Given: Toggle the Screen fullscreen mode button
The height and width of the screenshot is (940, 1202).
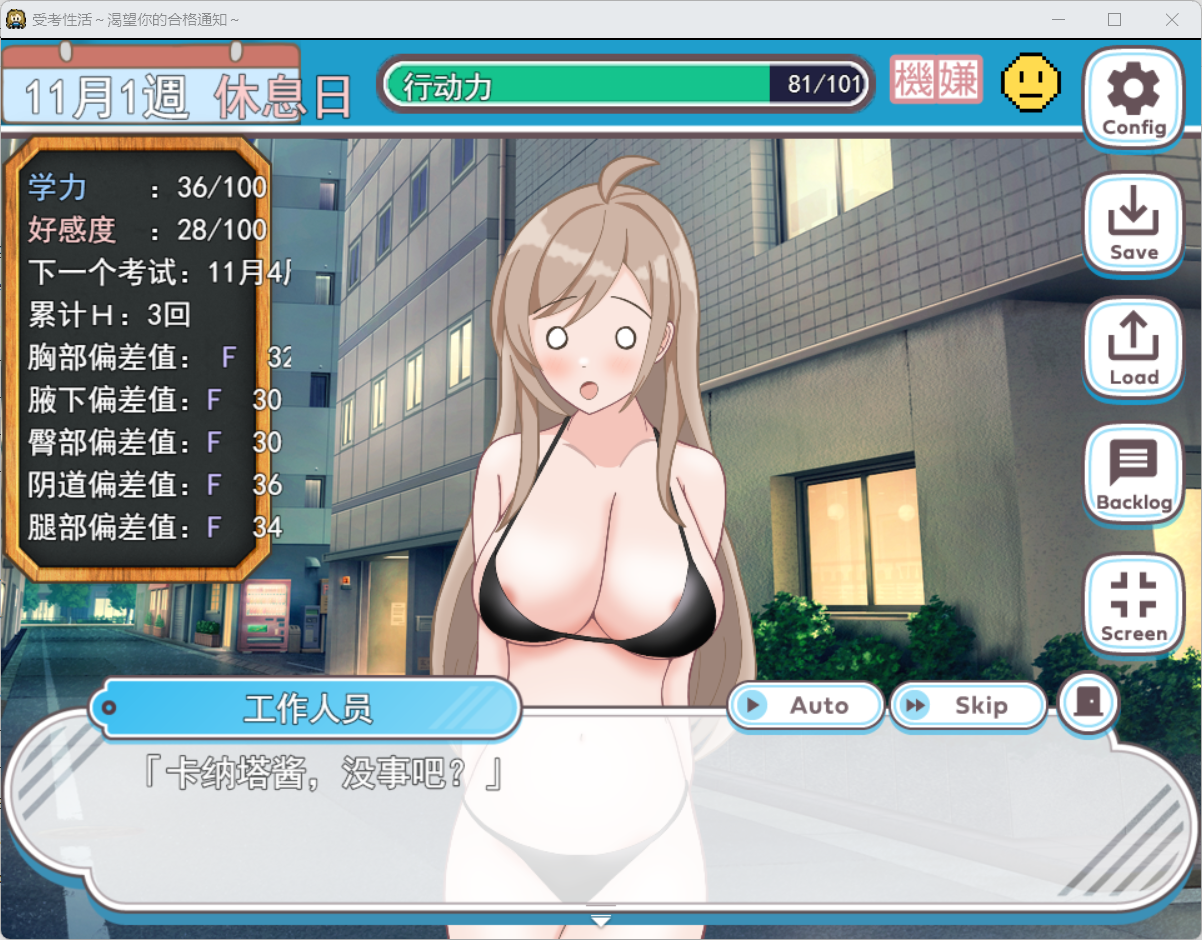Looking at the screenshot, I should 1134,605.
